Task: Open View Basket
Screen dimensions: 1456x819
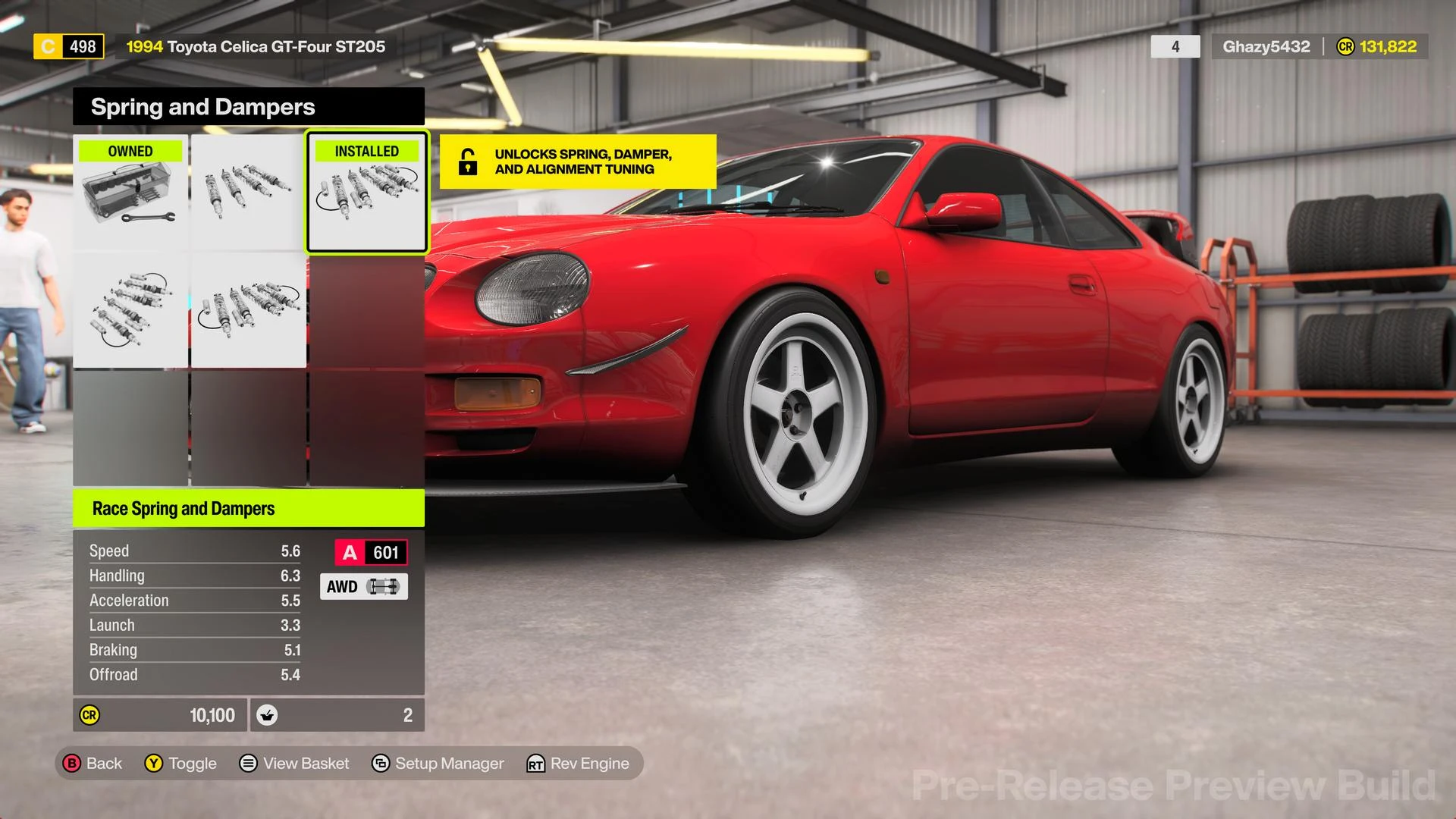Action: pyautogui.click(x=294, y=764)
